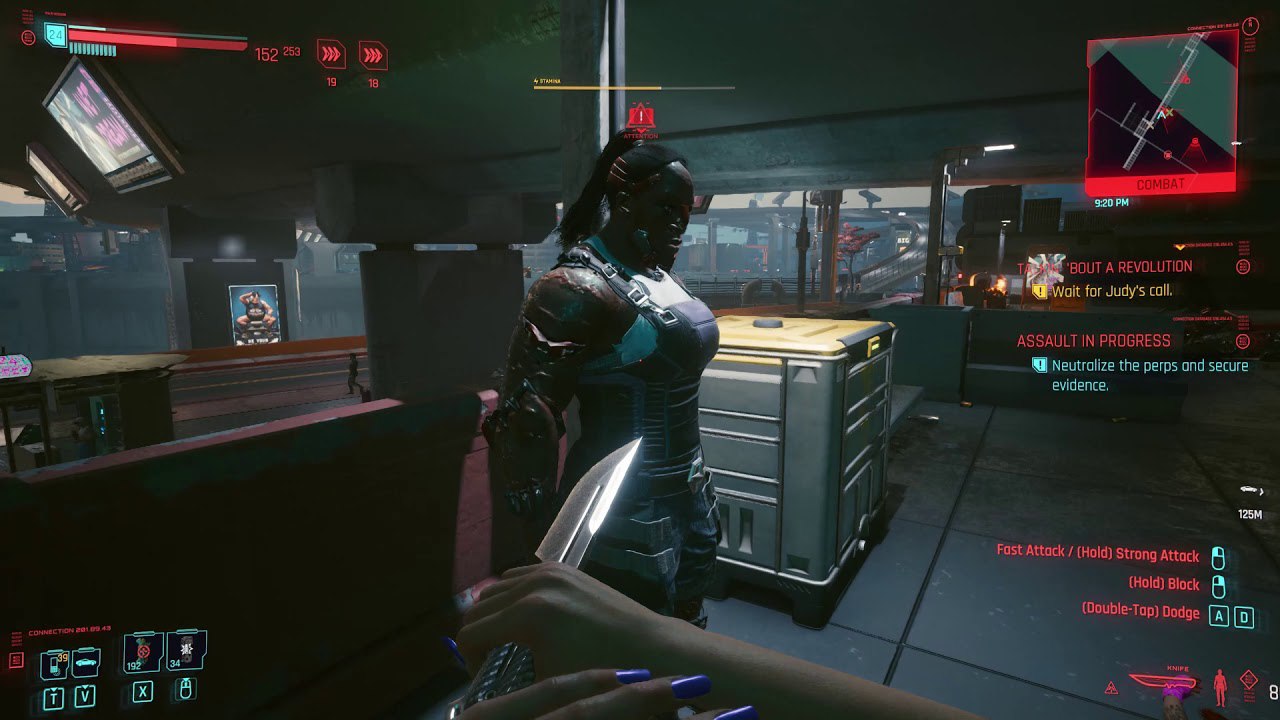Click the level 24 player badge
Image resolution: width=1280 pixels, height=720 pixels.
pos(55,36)
